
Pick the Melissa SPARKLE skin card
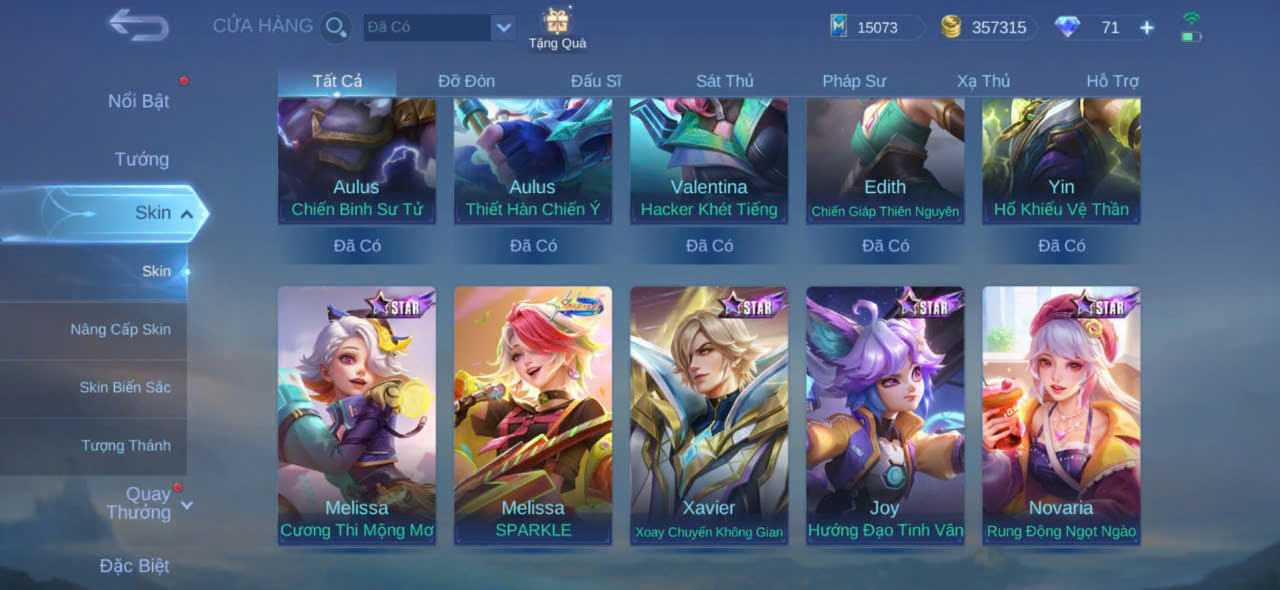[x=533, y=415]
